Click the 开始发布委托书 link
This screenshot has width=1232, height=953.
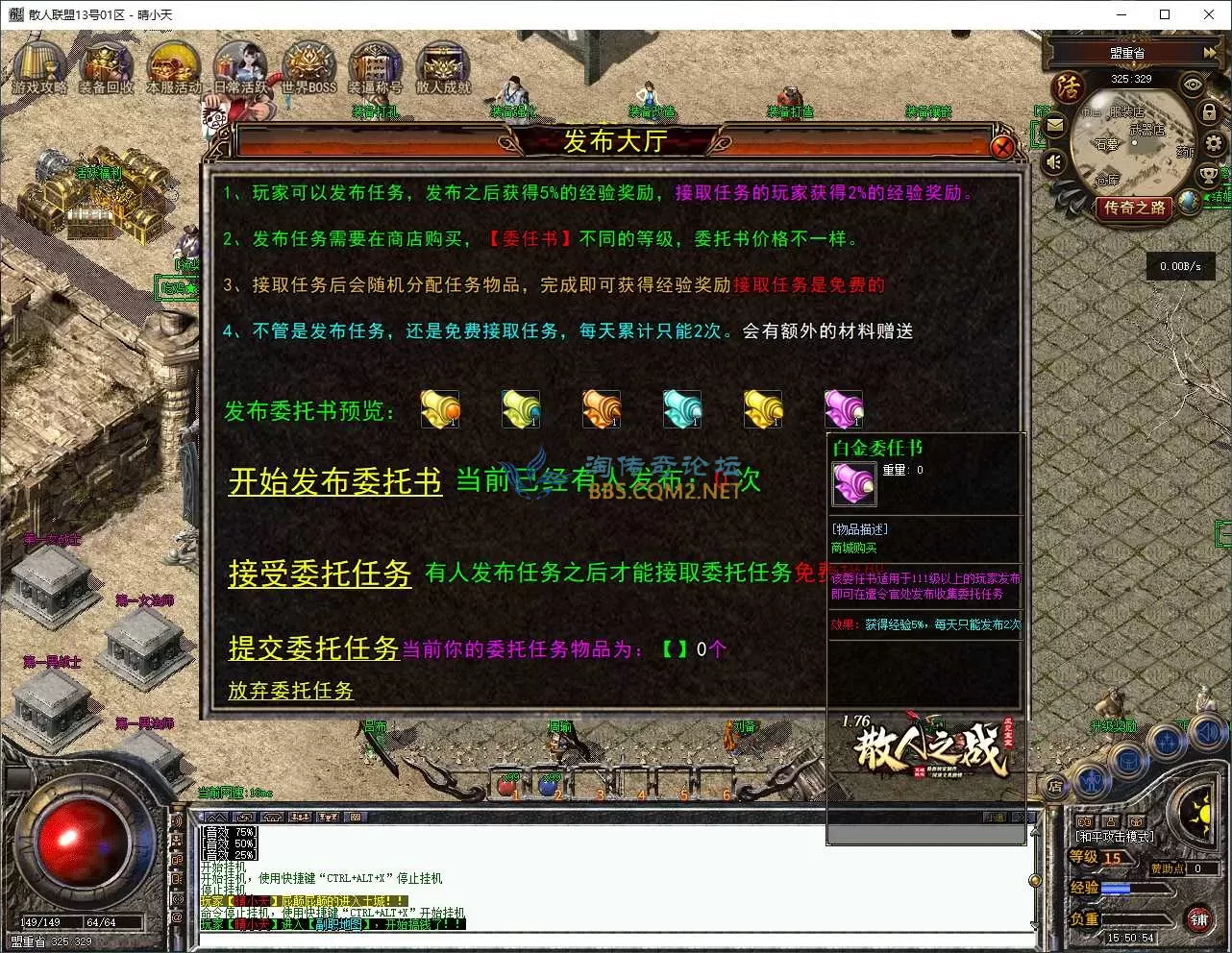click(x=333, y=481)
